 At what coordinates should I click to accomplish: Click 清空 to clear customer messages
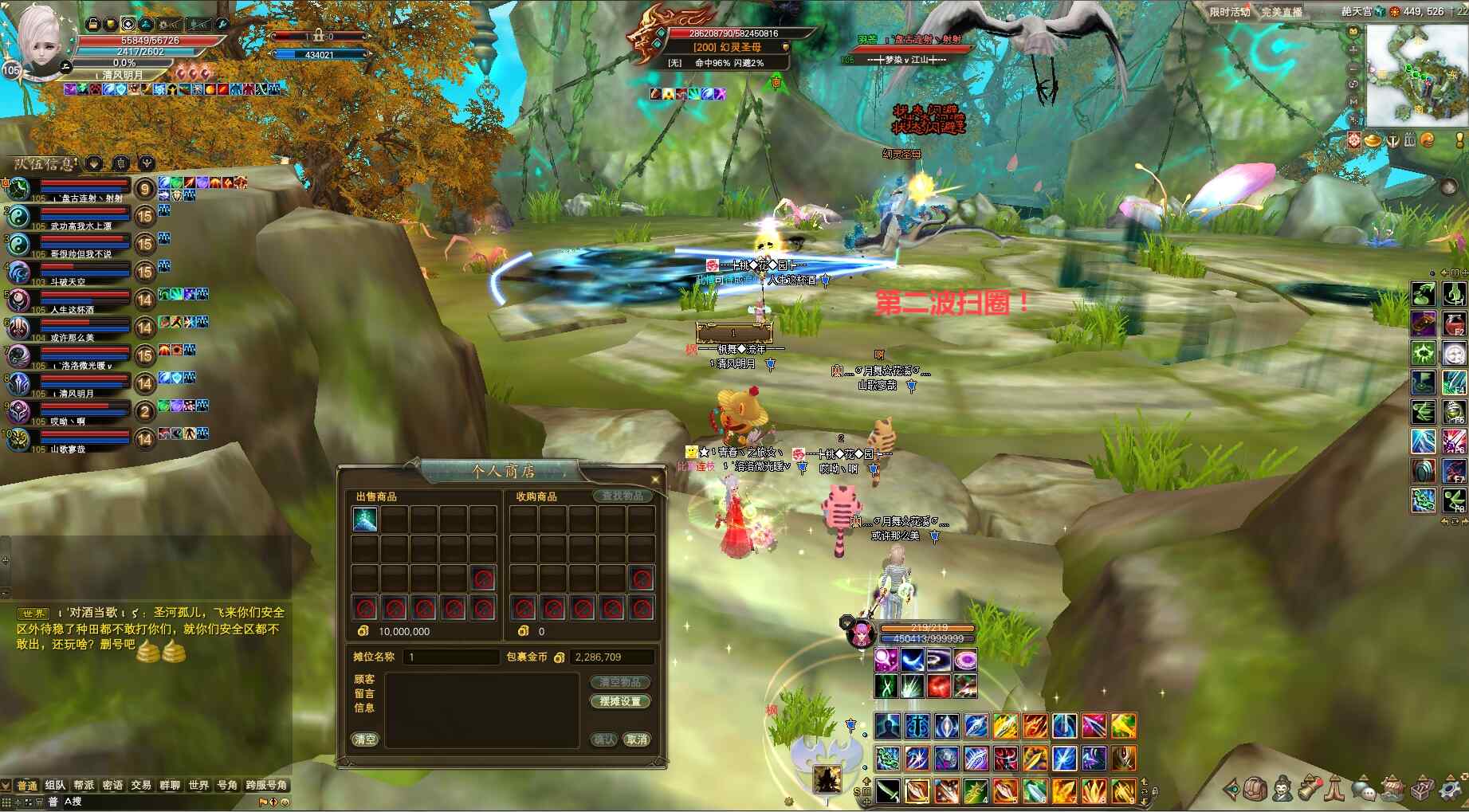pyautogui.click(x=365, y=740)
